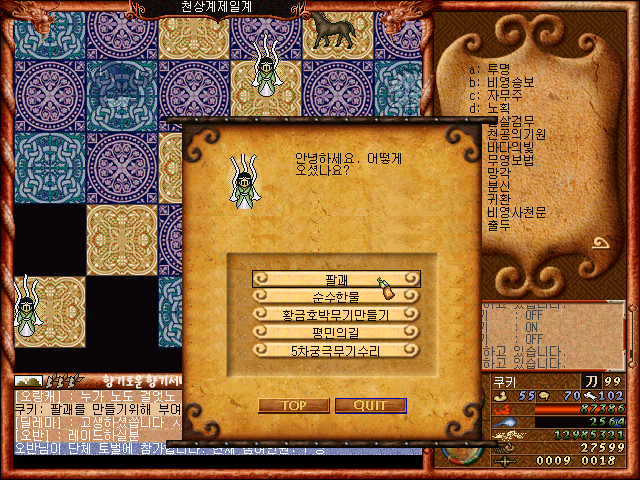Close the dialogue with QUIT

click(x=370, y=405)
